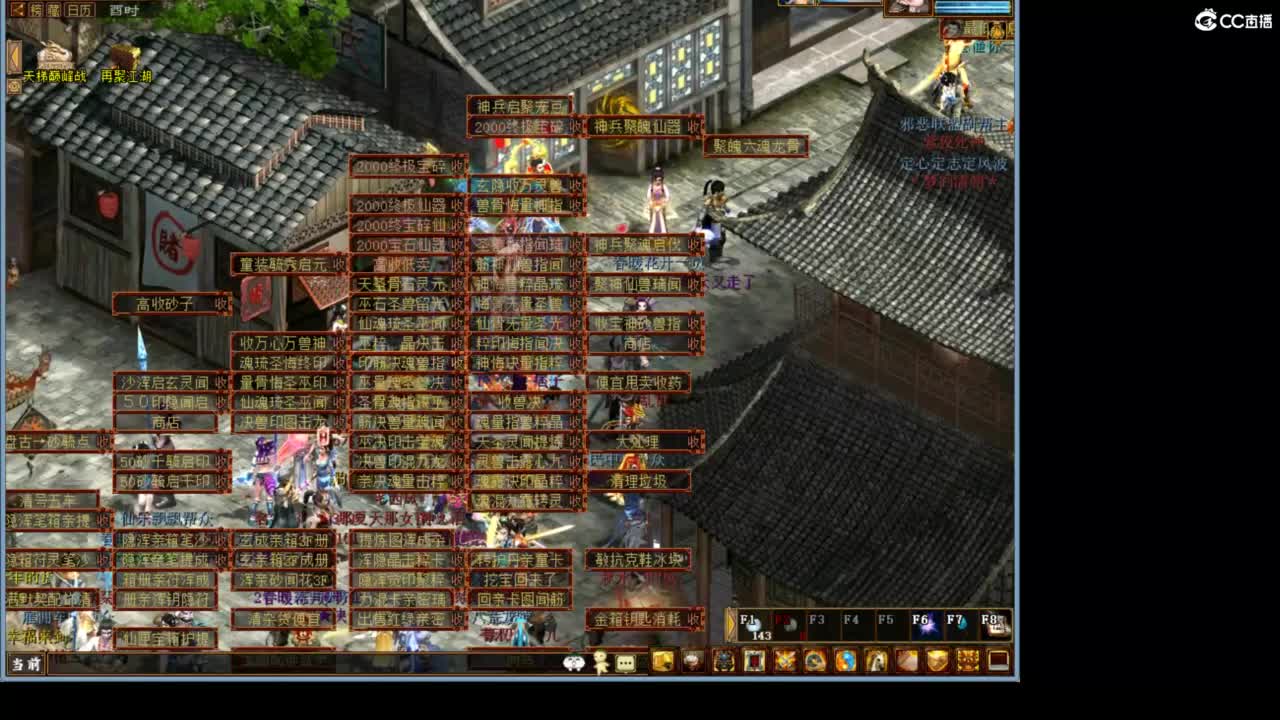Select the yellow doll character icon
Image resolution: width=1280 pixels, height=720 pixels.
599,662
